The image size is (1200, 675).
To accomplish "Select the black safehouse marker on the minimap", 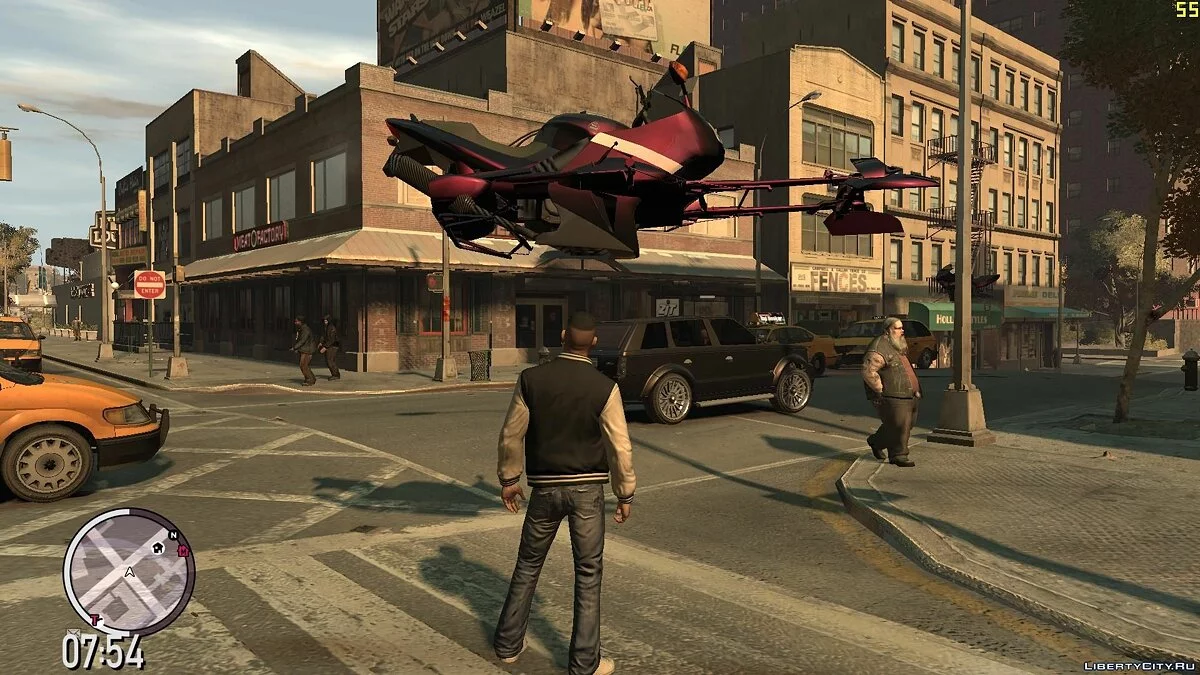I will (159, 548).
